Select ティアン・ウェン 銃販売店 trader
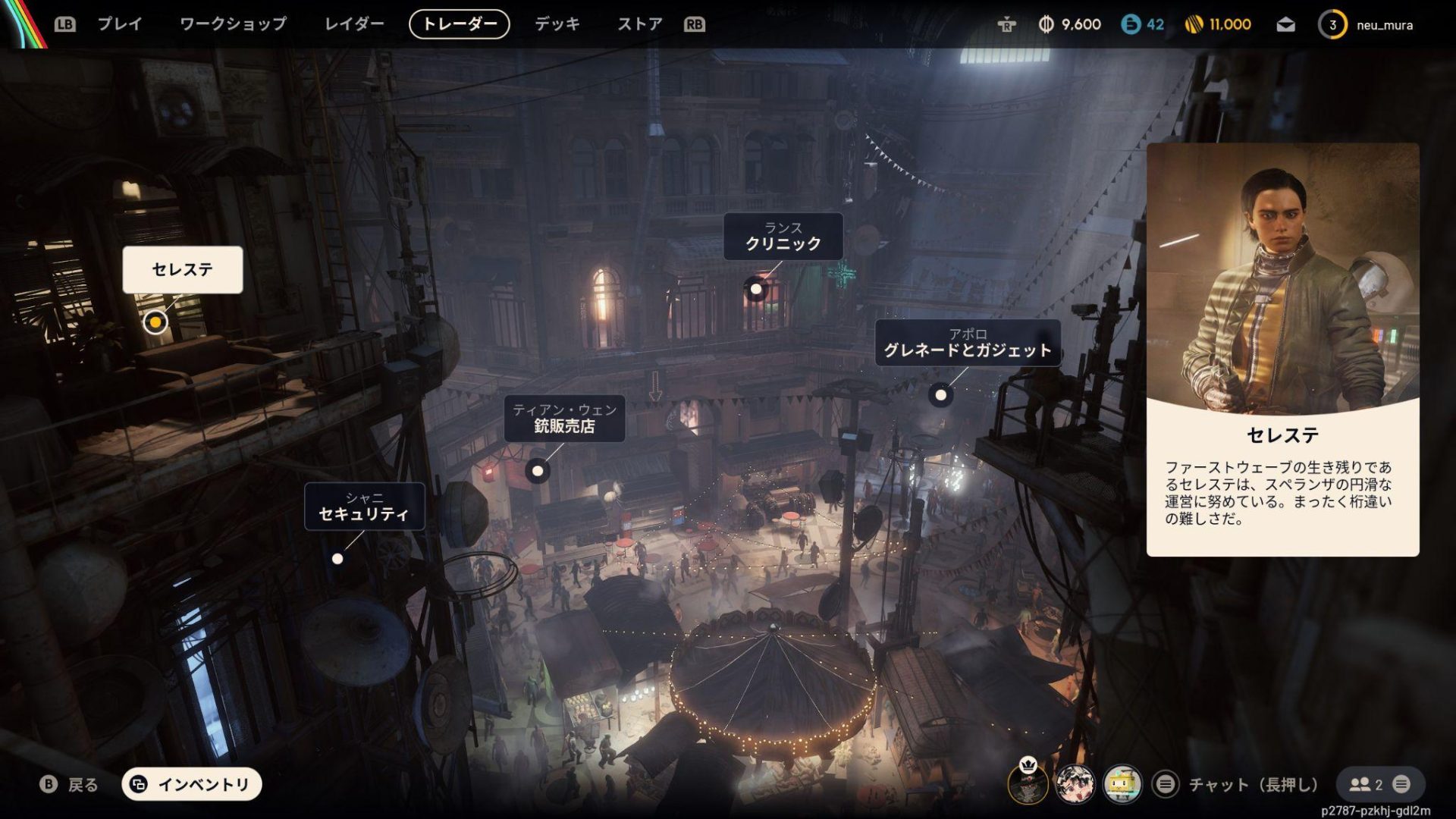The image size is (1456, 819). tap(564, 419)
